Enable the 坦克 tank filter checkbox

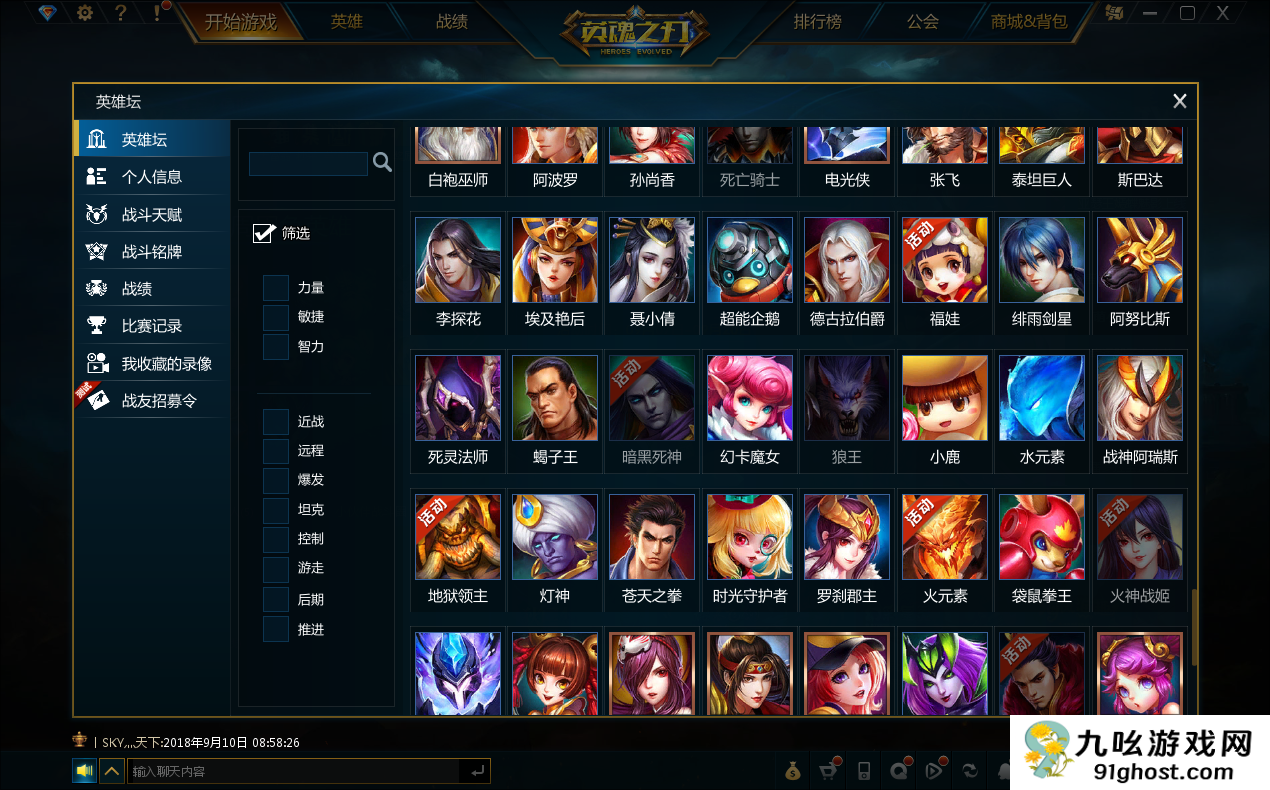tap(276, 510)
